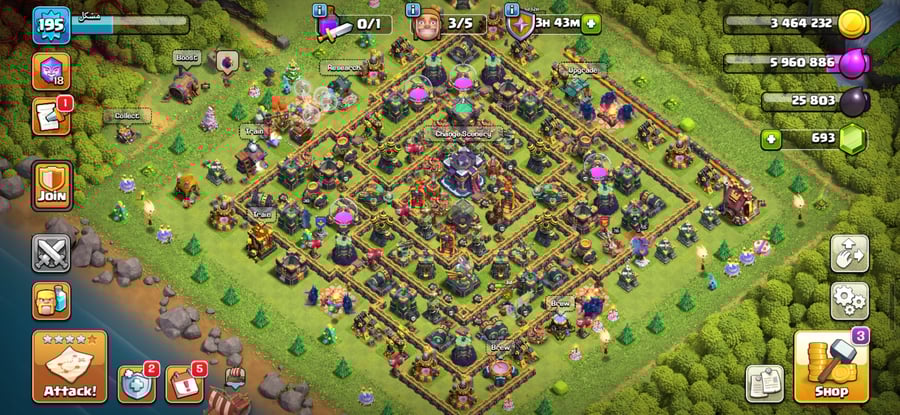The height and width of the screenshot is (415, 900).
Task: Extend the shield timer with green plus
Action: (592, 23)
